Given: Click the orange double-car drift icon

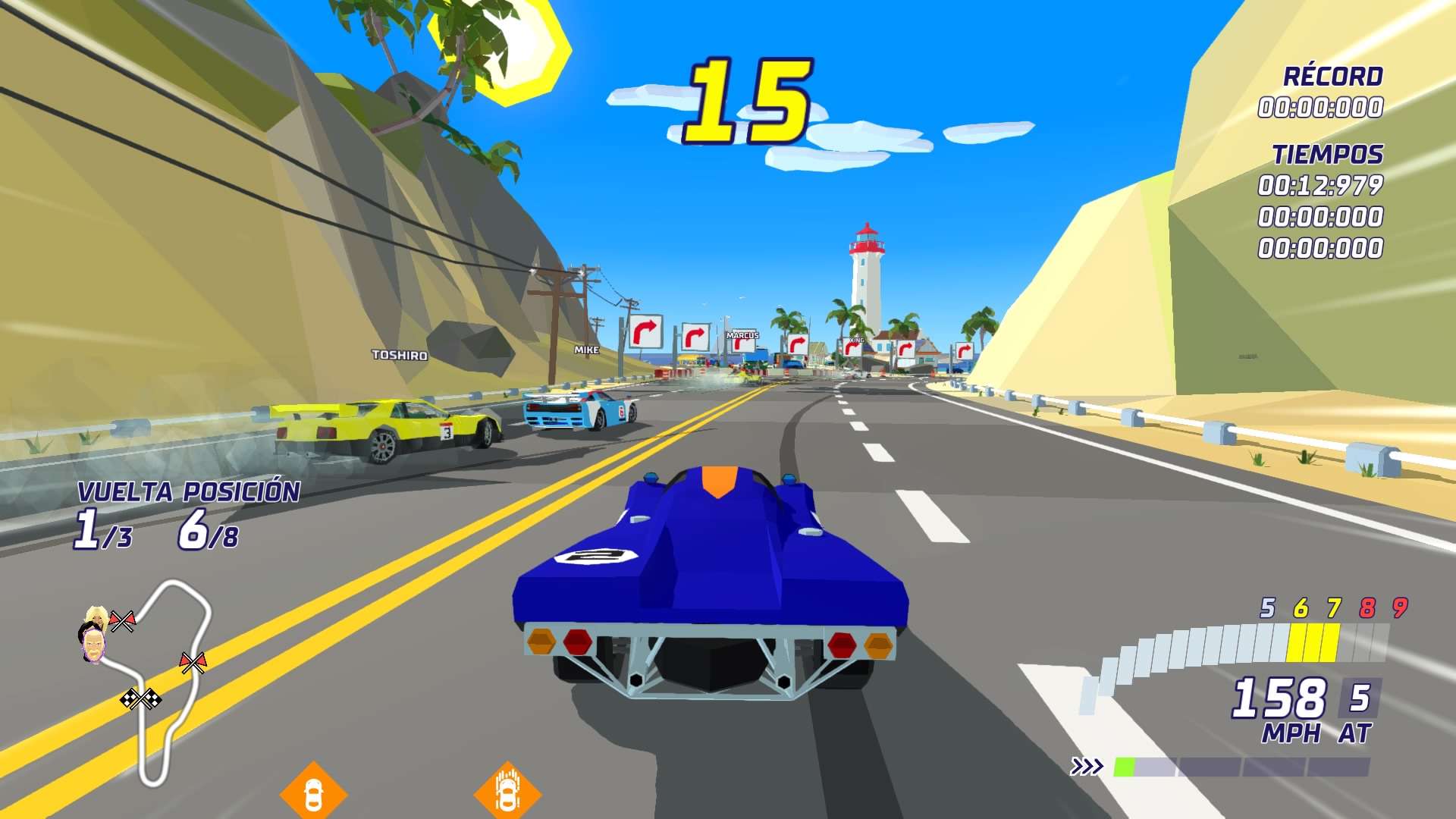Looking at the screenshot, I should [x=508, y=792].
